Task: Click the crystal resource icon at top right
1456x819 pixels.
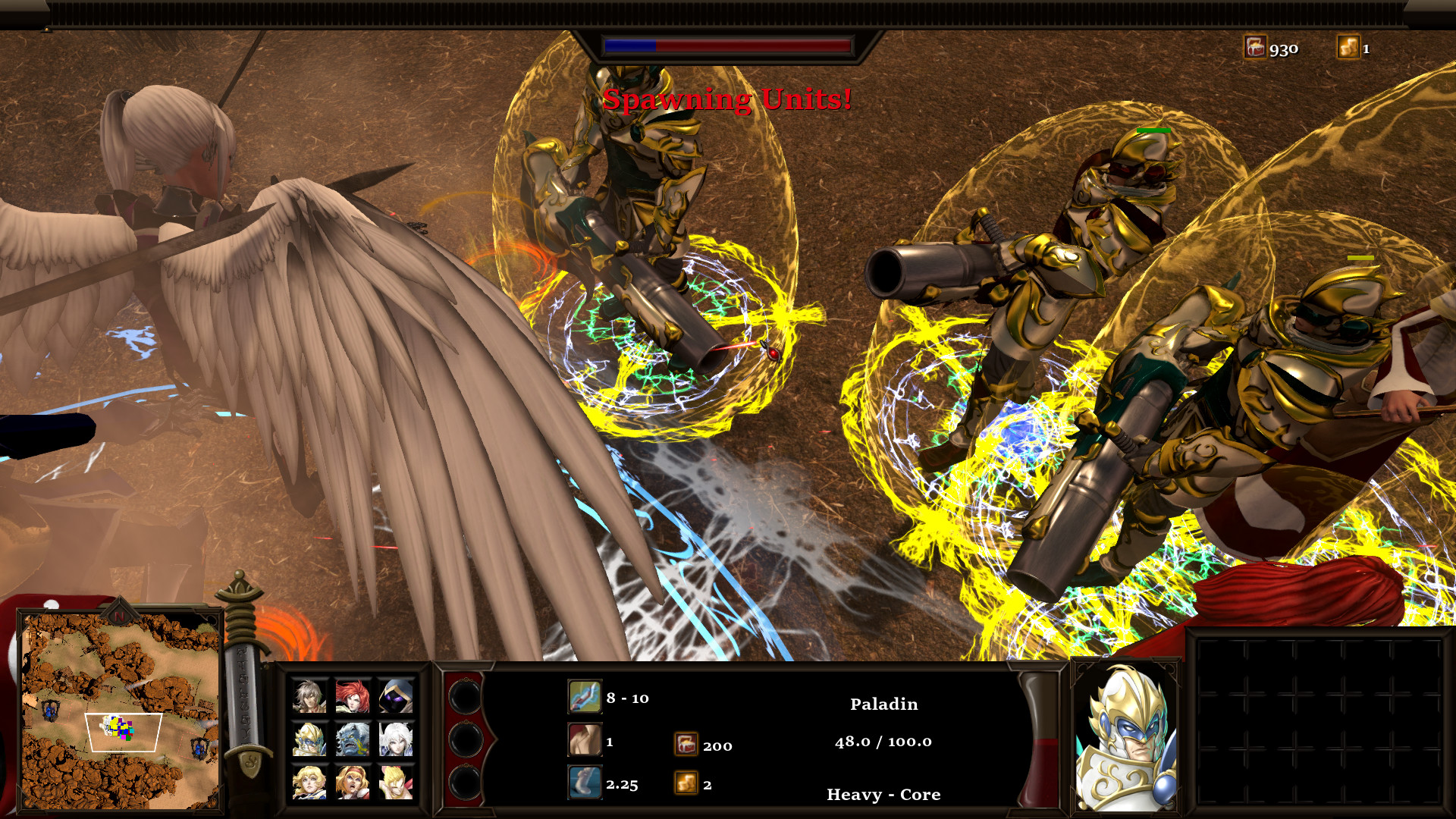Action: point(1349,45)
